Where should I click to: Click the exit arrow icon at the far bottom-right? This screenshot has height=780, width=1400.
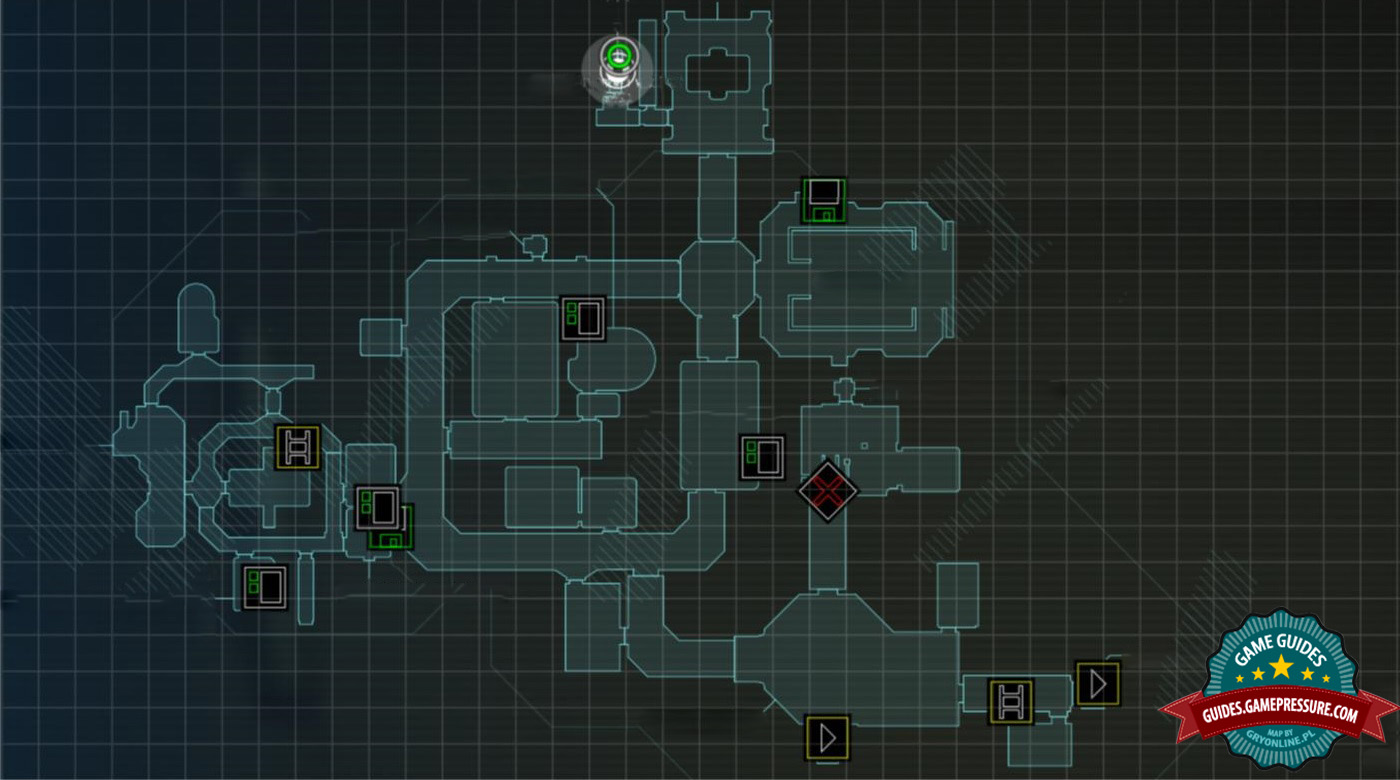1098,683
